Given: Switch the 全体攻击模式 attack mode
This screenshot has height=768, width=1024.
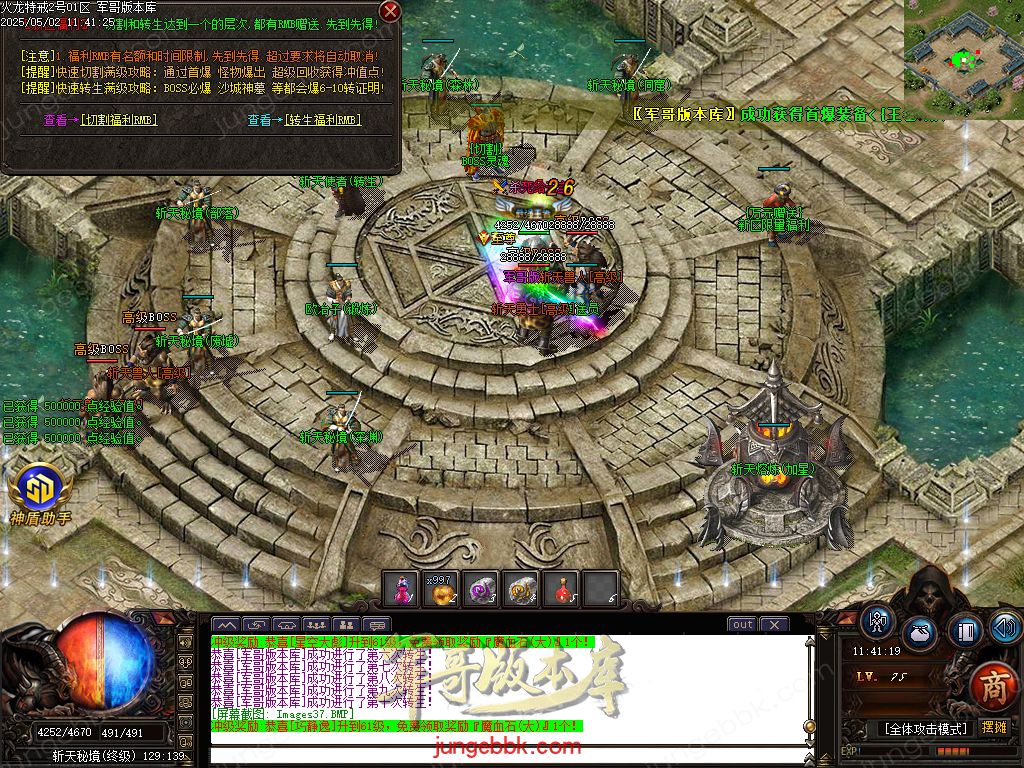Looking at the screenshot, I should 925,728.
